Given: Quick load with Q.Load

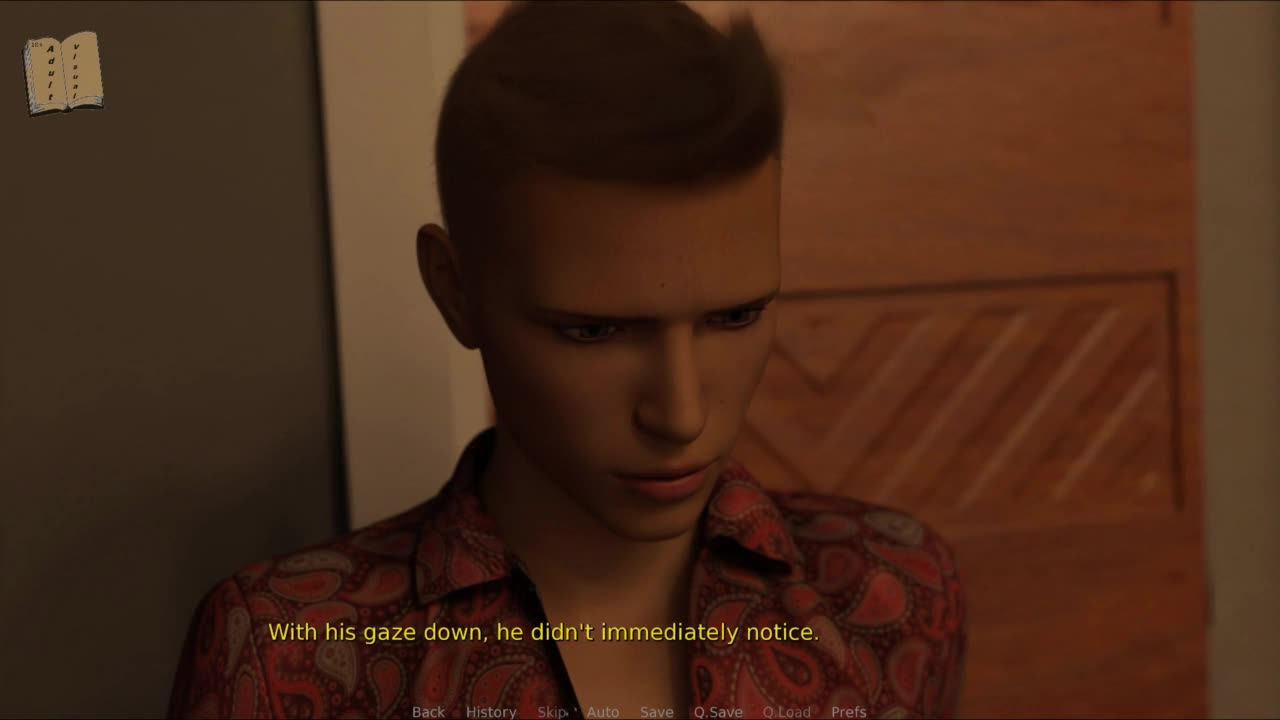Looking at the screenshot, I should [x=787, y=712].
